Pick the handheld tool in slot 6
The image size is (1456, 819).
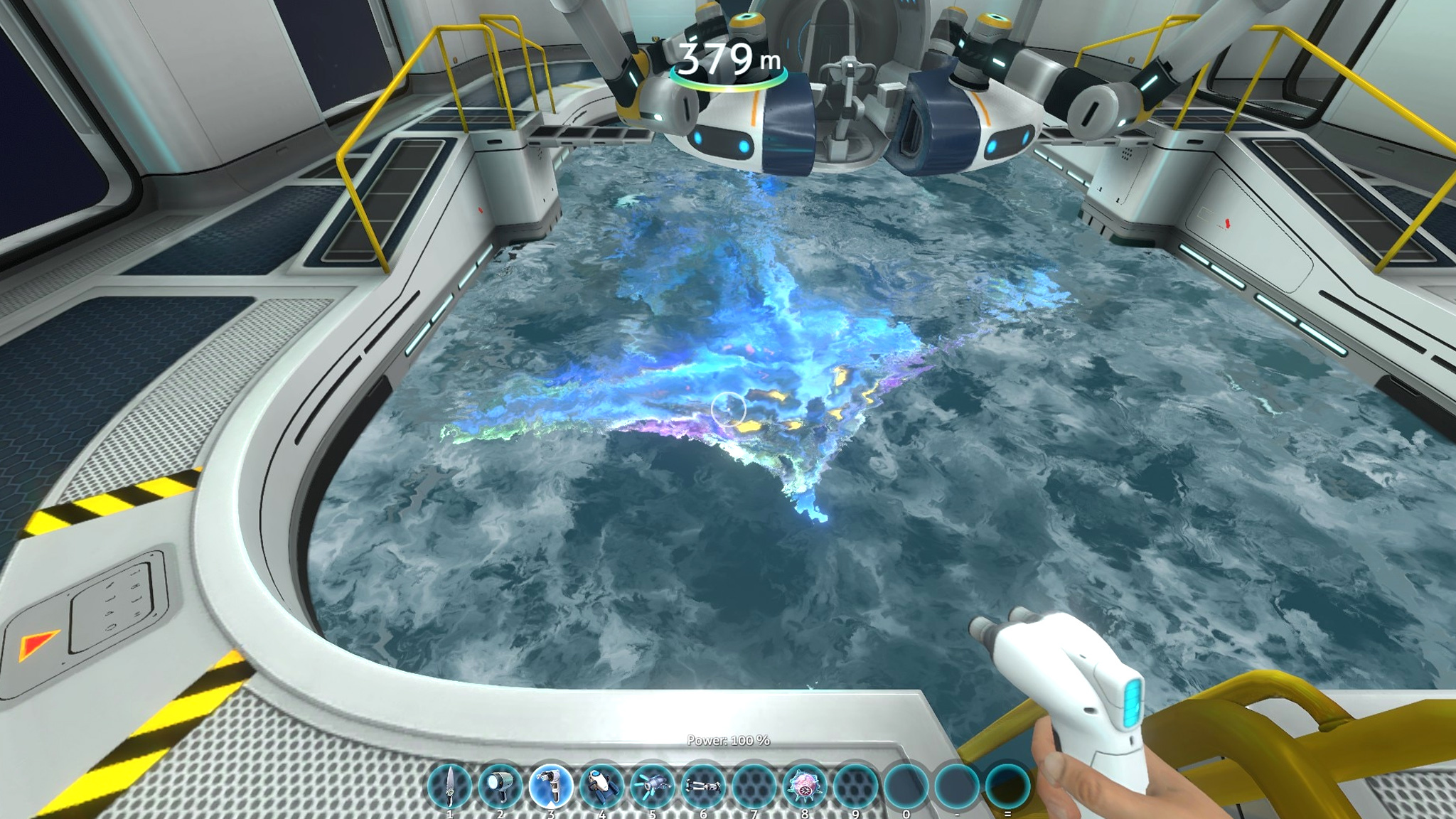click(x=703, y=786)
